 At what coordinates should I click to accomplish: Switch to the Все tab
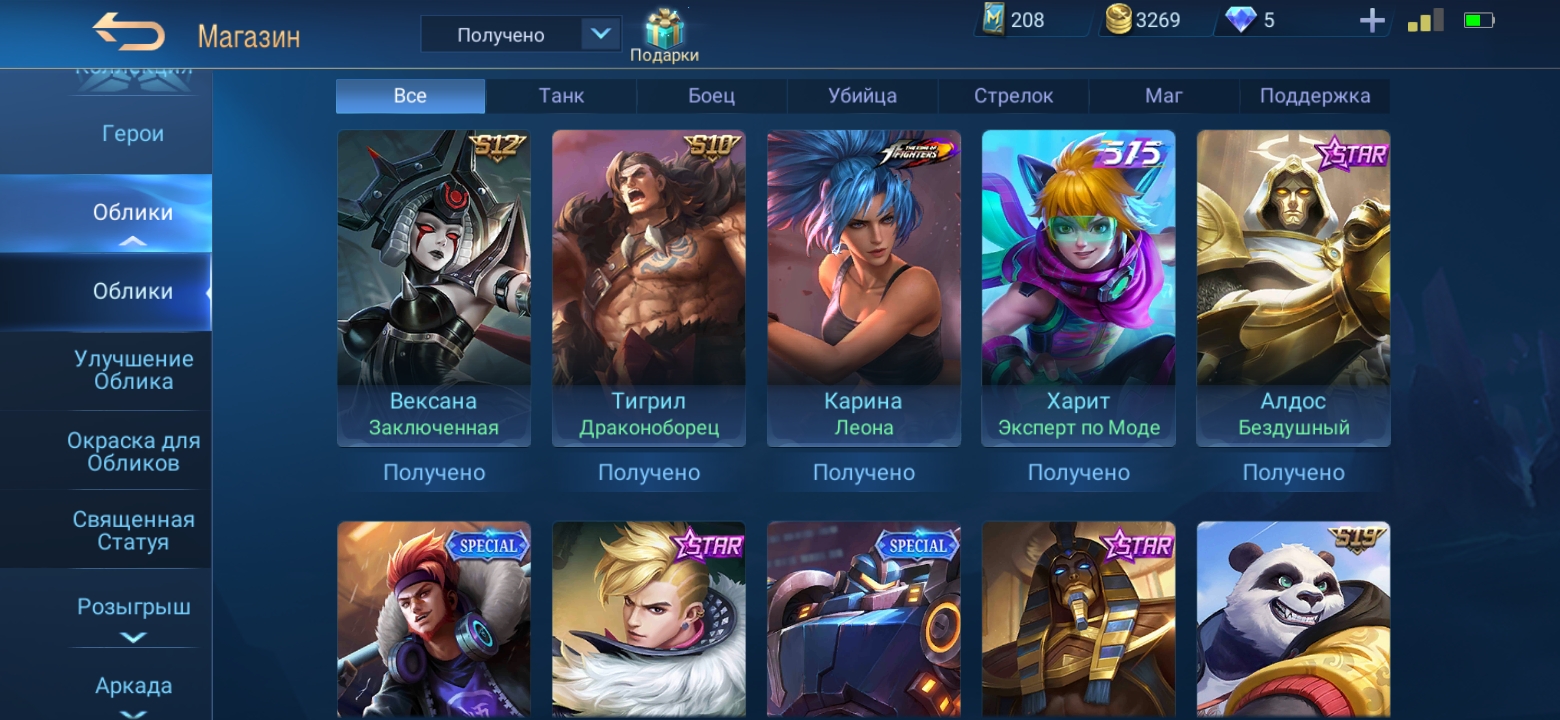tap(410, 96)
